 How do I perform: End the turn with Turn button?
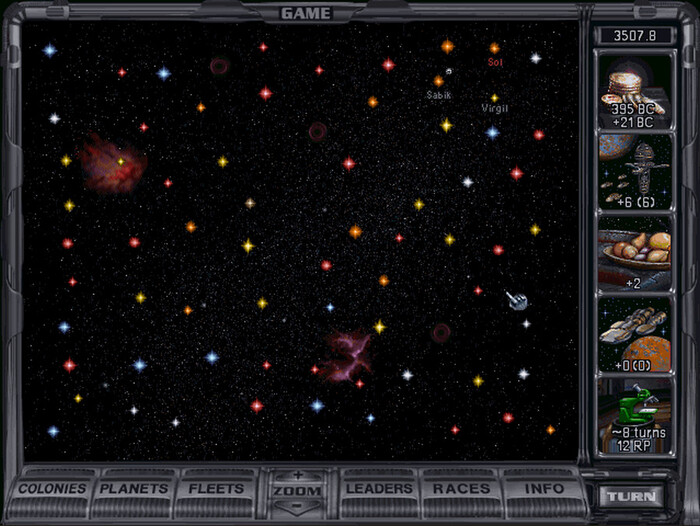coord(632,496)
